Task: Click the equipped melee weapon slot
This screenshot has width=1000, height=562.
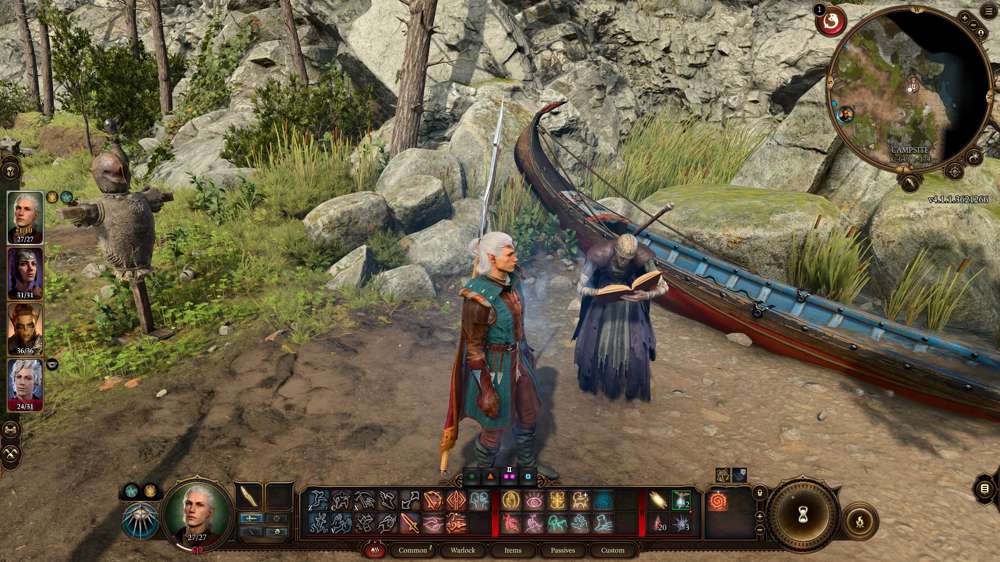Action: (x=250, y=497)
